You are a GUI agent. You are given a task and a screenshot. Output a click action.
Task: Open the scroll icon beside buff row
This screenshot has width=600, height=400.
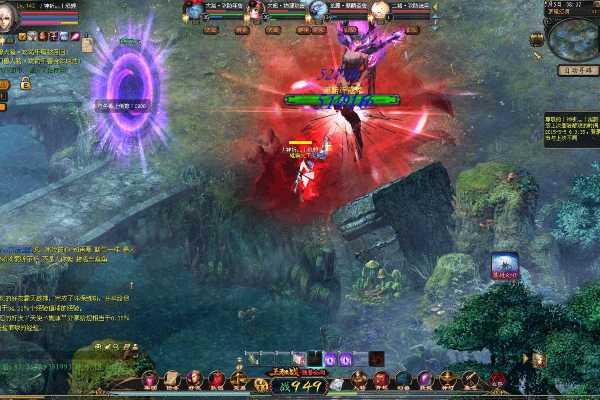pyautogui.click(x=88, y=43)
